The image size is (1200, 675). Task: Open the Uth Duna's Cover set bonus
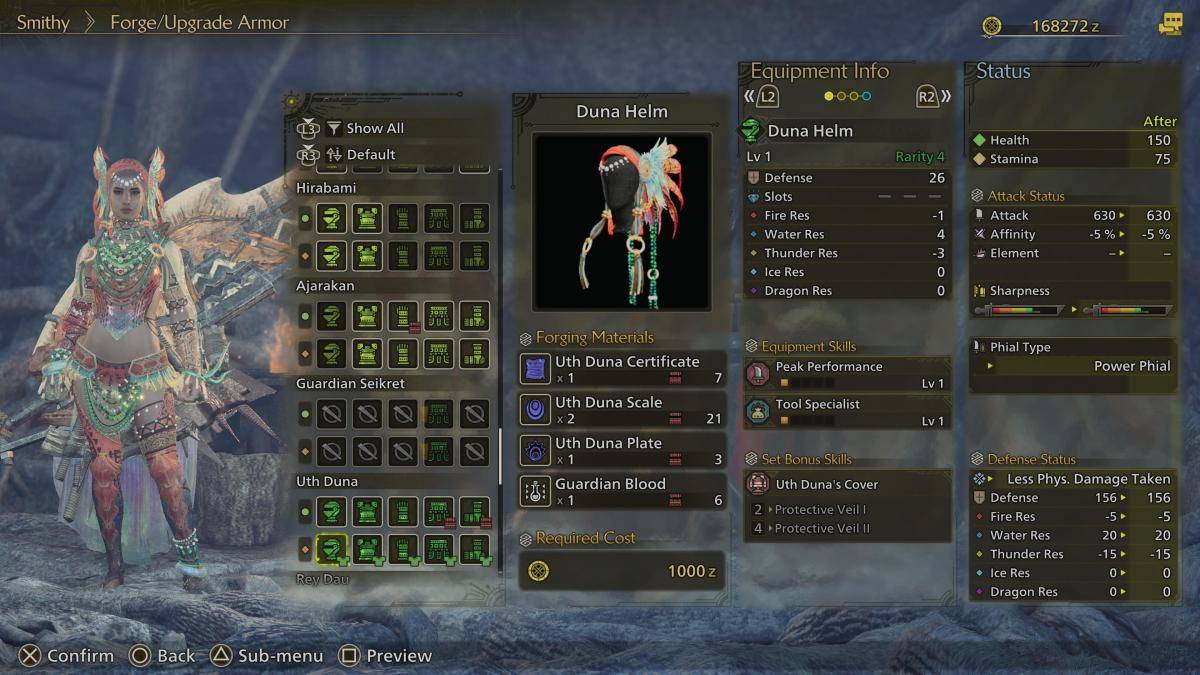point(847,484)
